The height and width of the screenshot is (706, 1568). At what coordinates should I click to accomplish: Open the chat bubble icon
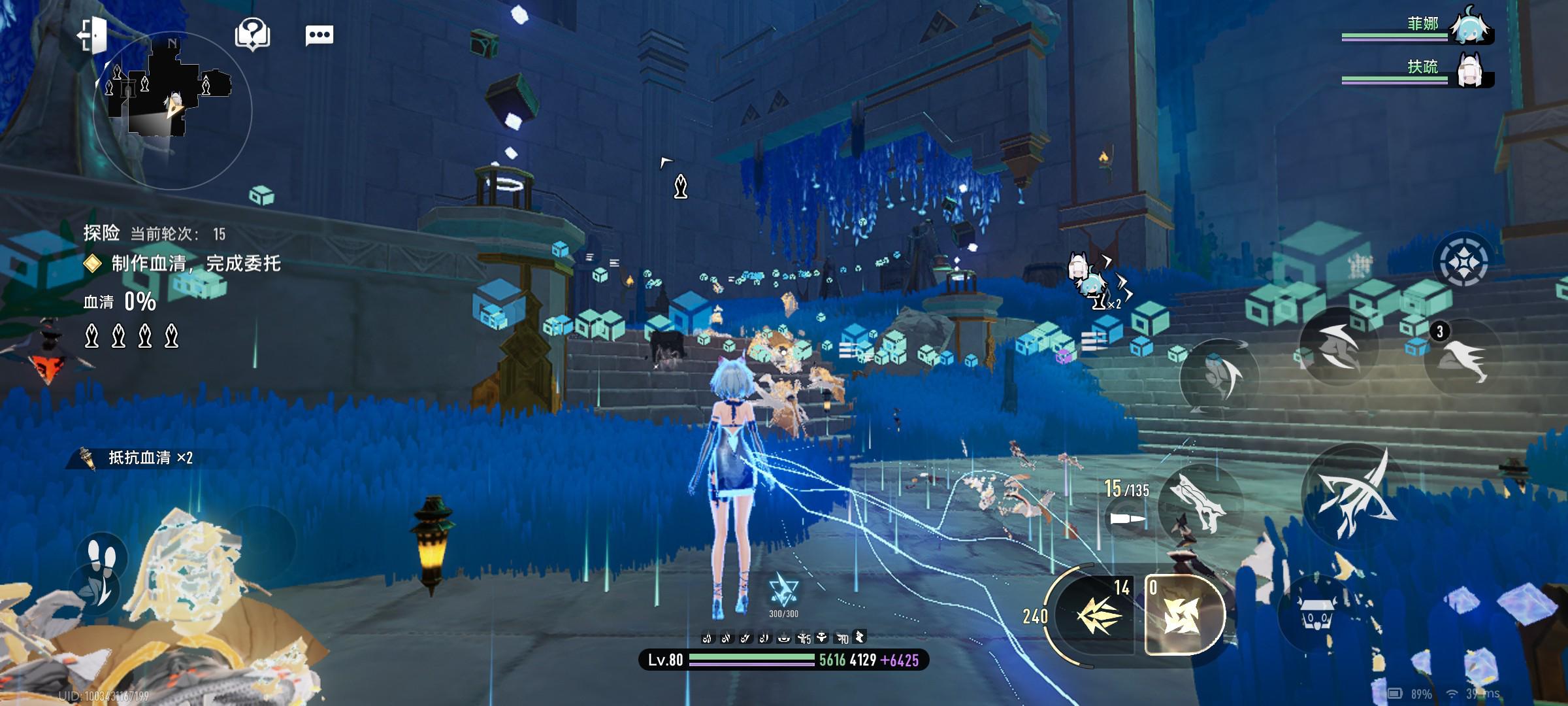tap(319, 35)
